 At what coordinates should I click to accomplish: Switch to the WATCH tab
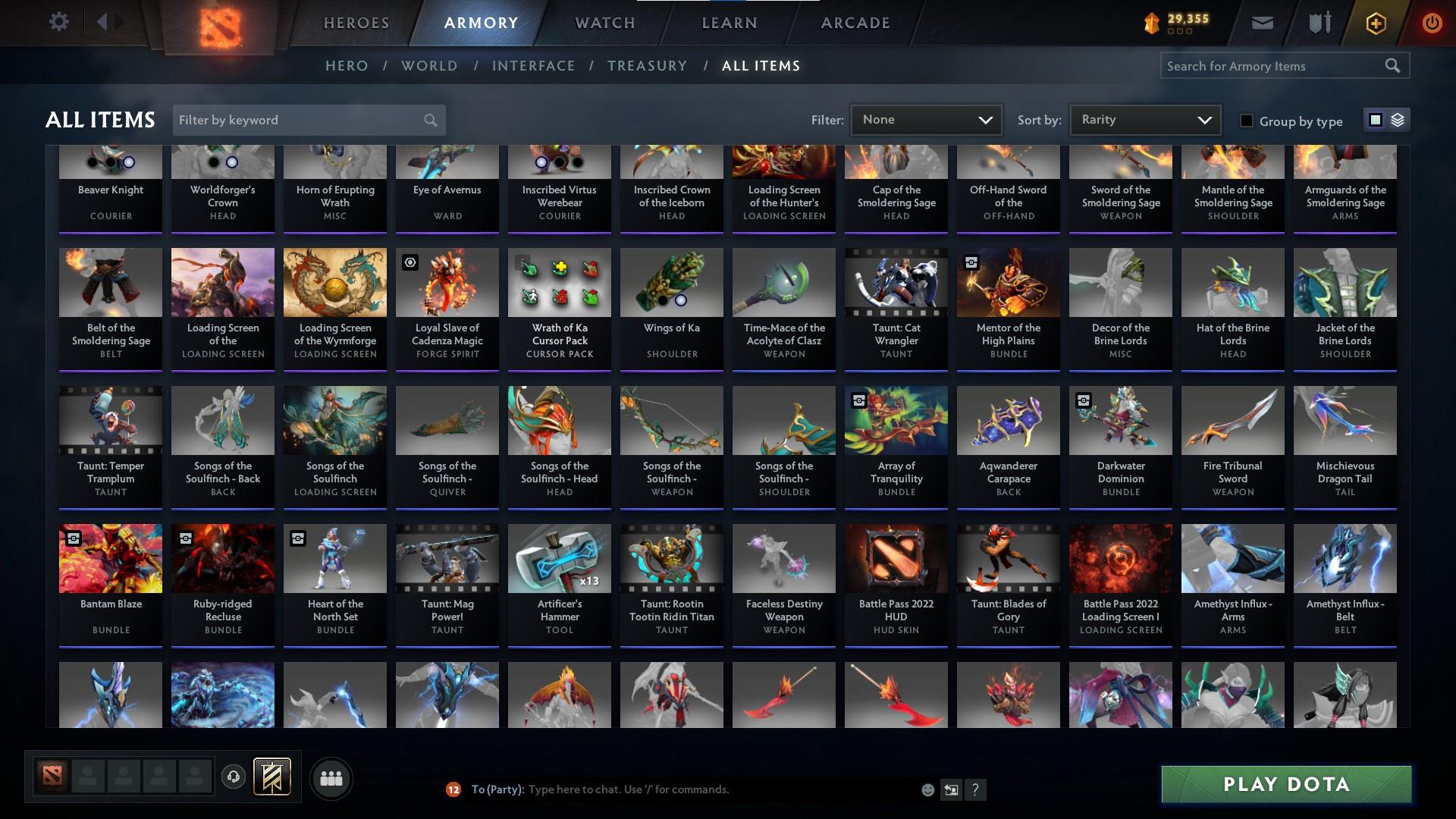pos(604,23)
